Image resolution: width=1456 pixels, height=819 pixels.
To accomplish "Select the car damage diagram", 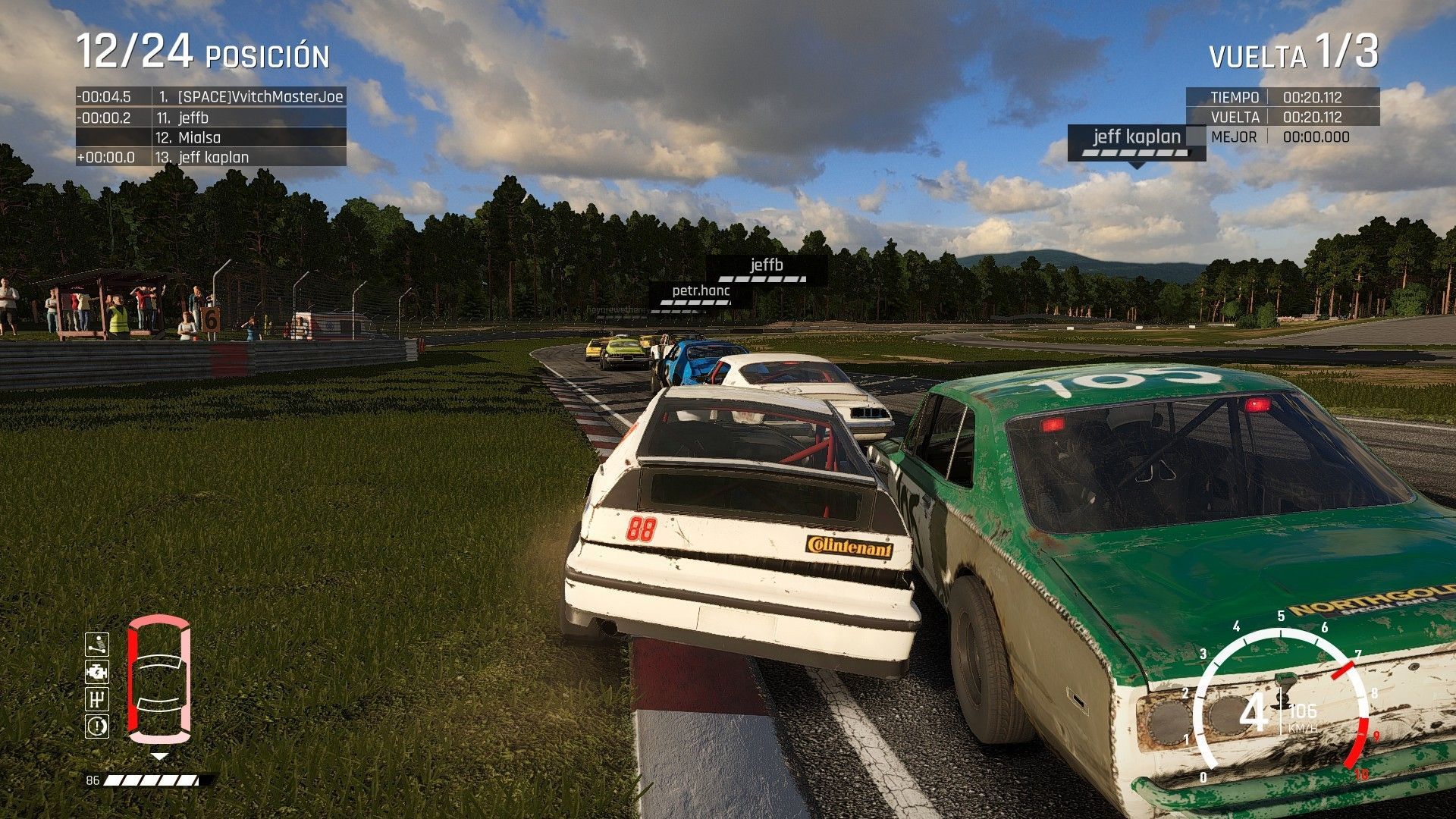I will (158, 679).
